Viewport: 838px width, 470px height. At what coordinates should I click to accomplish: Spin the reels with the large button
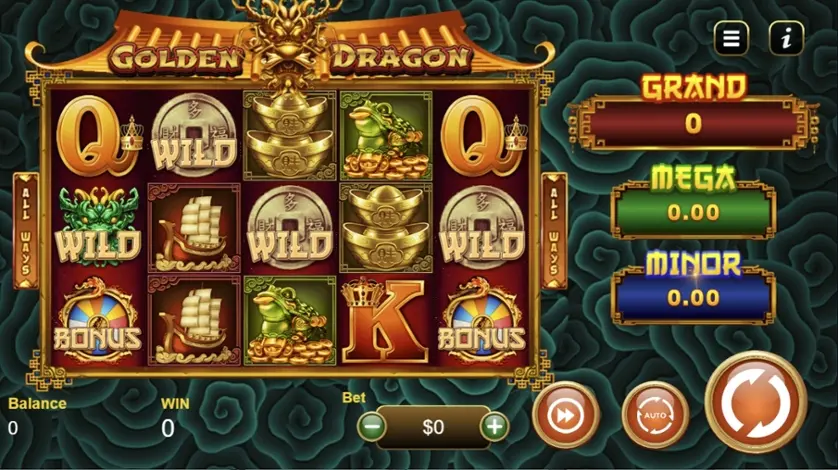[x=756, y=405]
